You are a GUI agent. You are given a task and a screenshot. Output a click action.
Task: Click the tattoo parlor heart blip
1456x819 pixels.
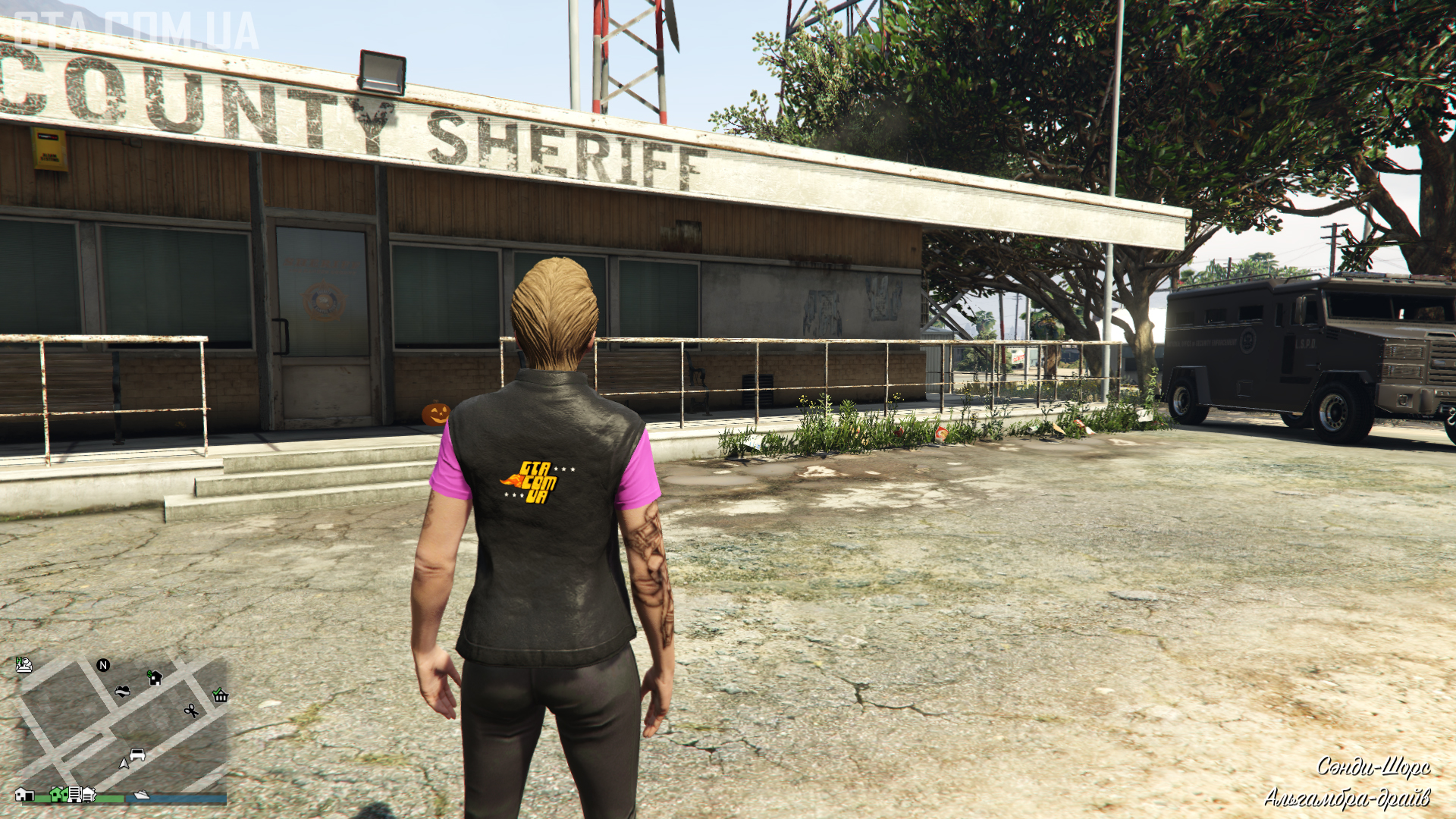coord(122,691)
